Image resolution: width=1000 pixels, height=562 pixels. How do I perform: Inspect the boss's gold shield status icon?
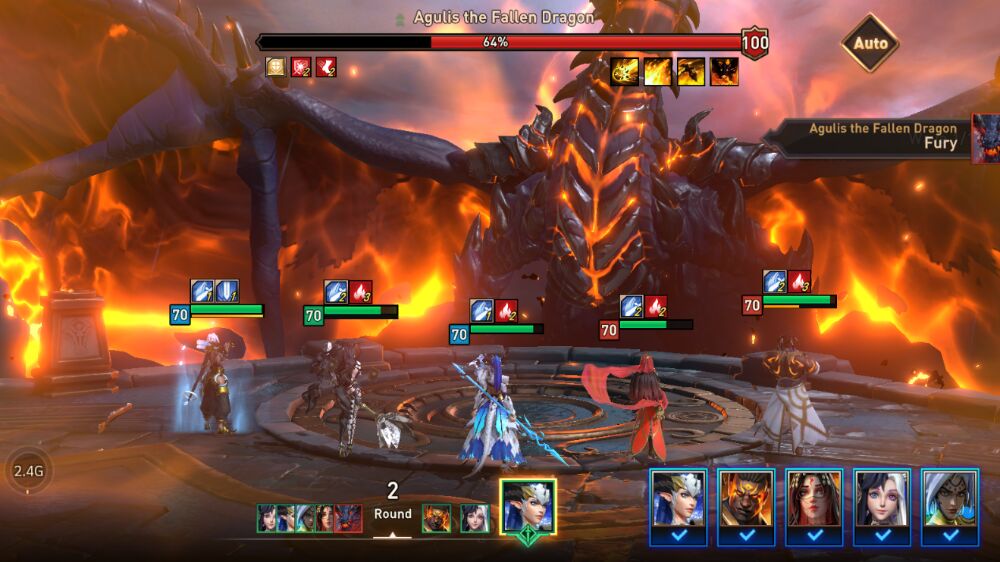point(275,67)
